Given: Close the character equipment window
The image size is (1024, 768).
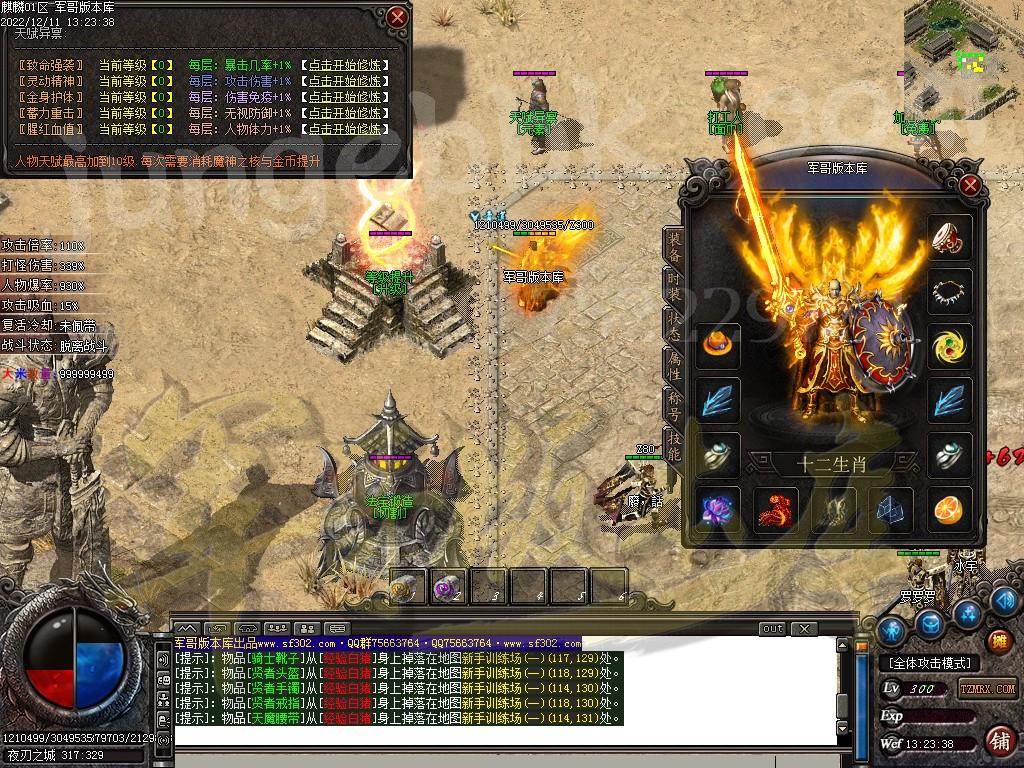Looking at the screenshot, I should 969,184.
